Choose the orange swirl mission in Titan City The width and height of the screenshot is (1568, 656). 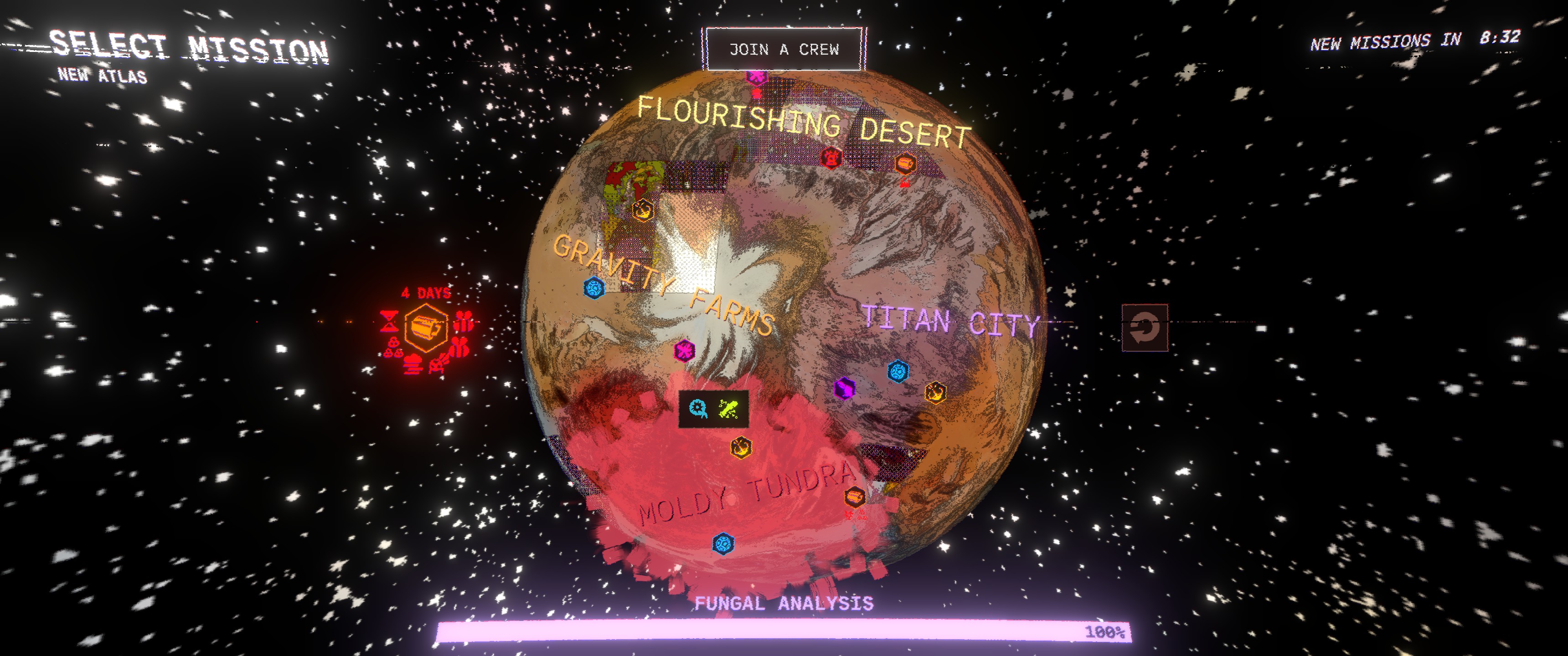pyautogui.click(x=935, y=393)
